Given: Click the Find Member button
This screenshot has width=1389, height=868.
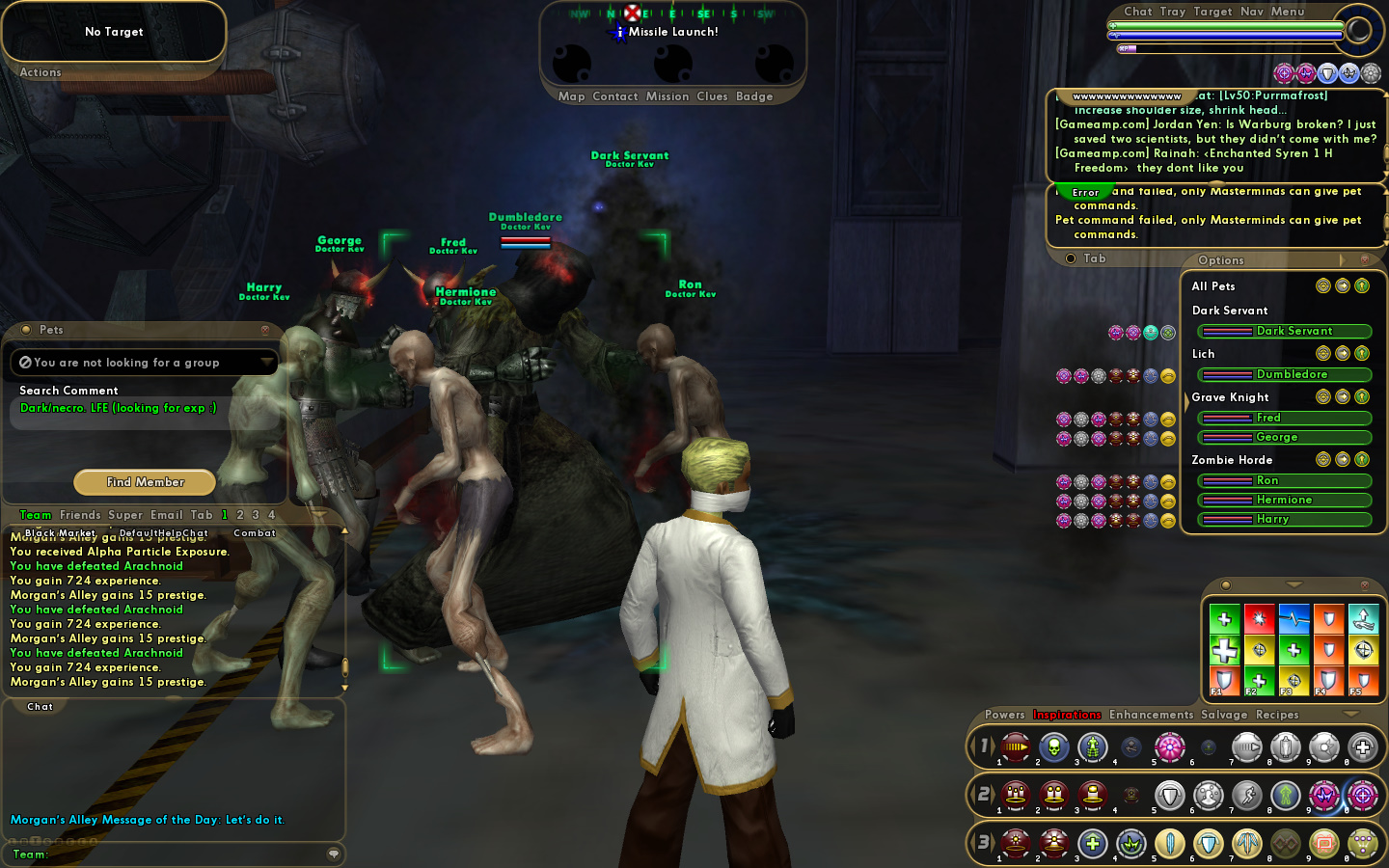Looking at the screenshot, I should click(x=145, y=482).
